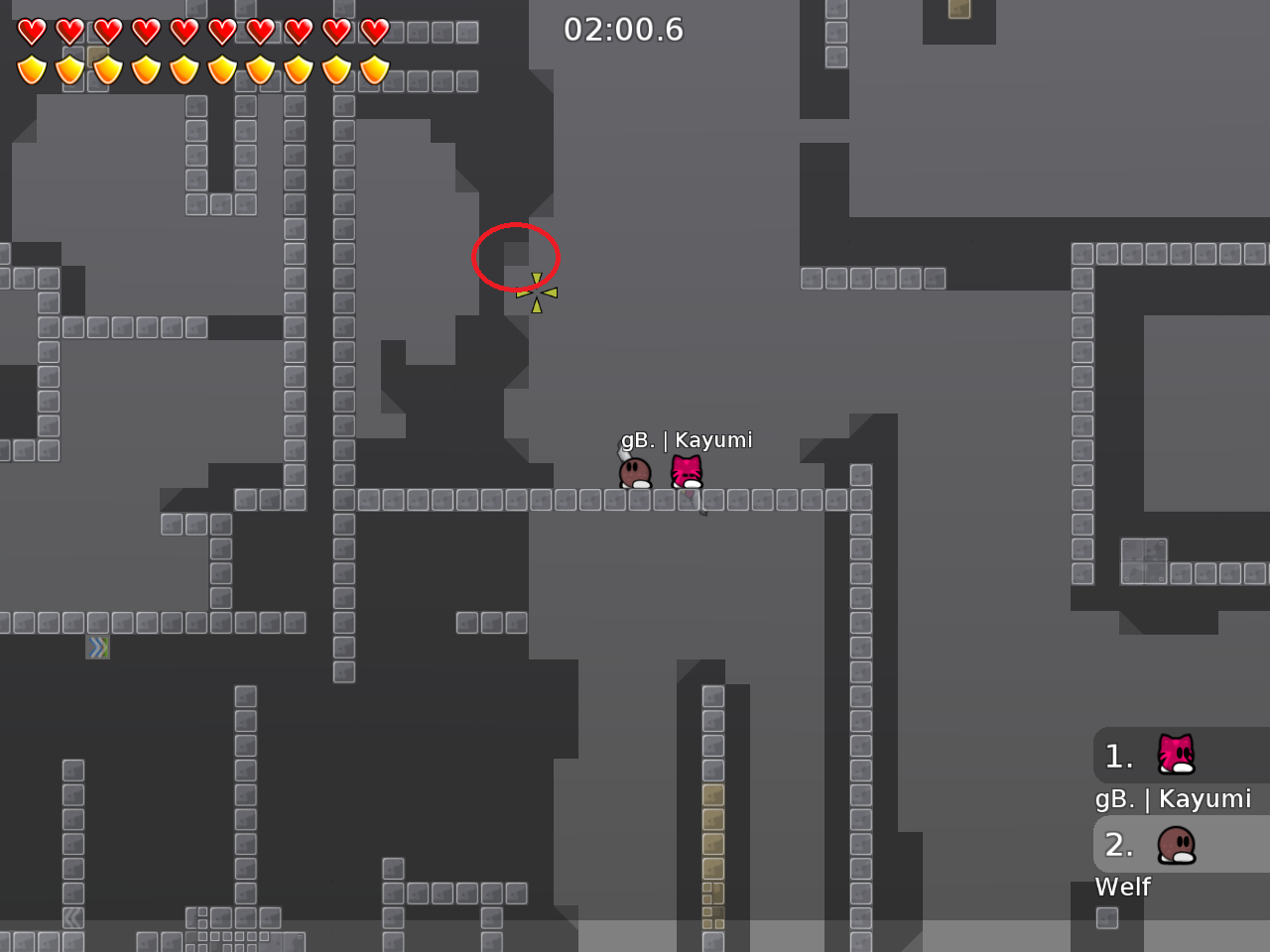Image resolution: width=1270 pixels, height=952 pixels.
Task: Click the yellow pickup arrows below the red circle
Action: coord(539,292)
